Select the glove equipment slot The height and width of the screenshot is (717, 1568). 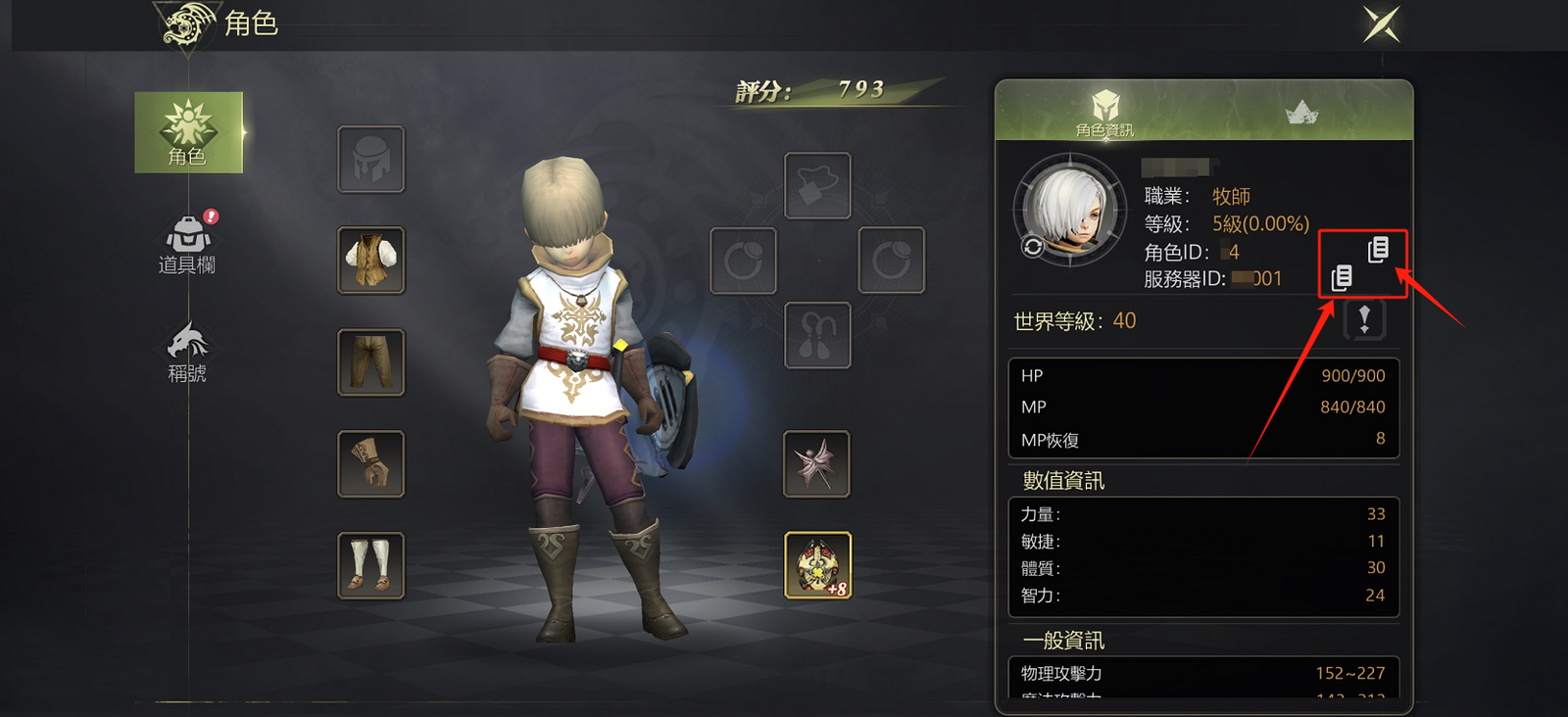coord(371,464)
